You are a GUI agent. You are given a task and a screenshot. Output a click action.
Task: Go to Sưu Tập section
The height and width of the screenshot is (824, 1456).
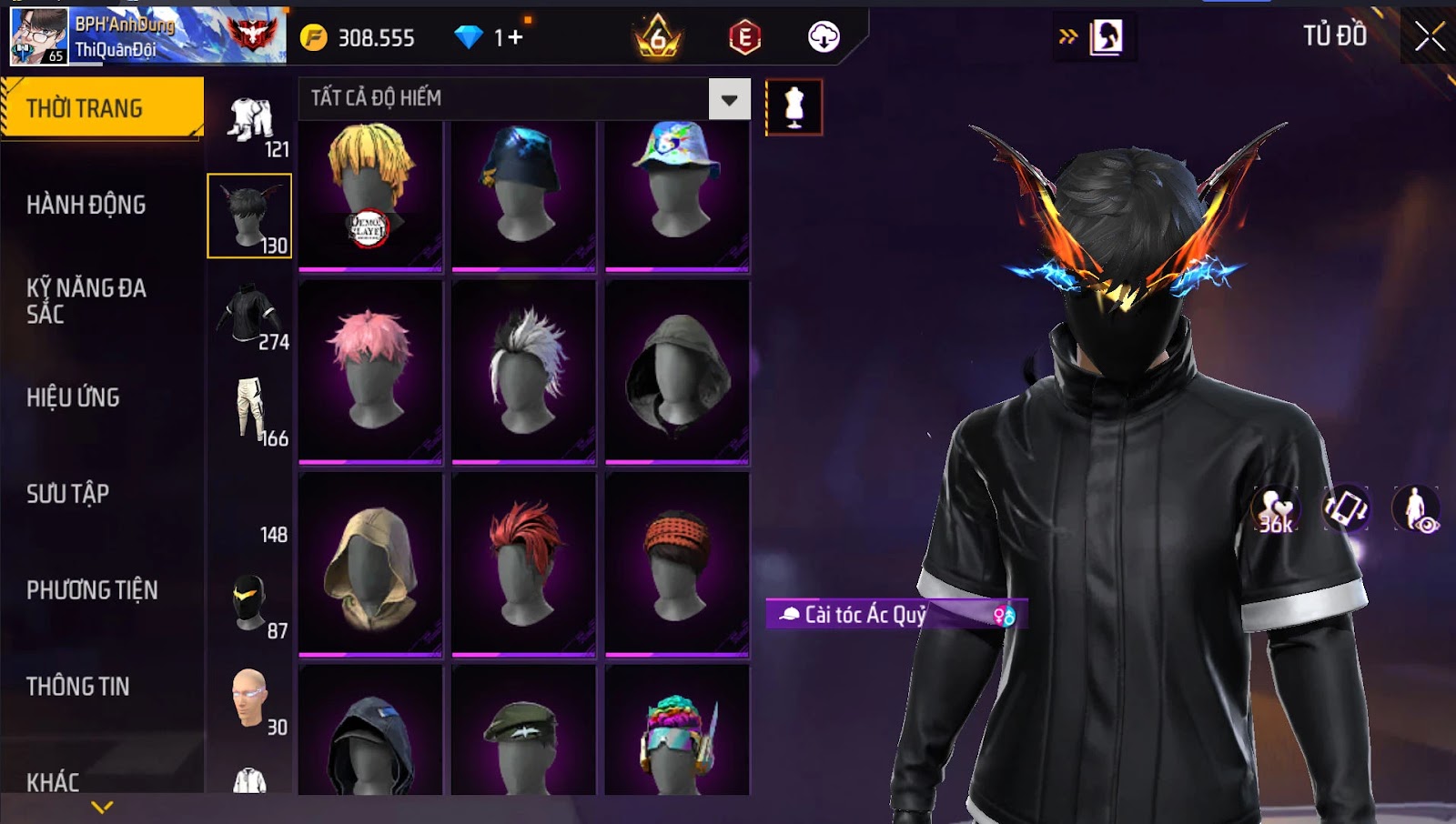68,494
